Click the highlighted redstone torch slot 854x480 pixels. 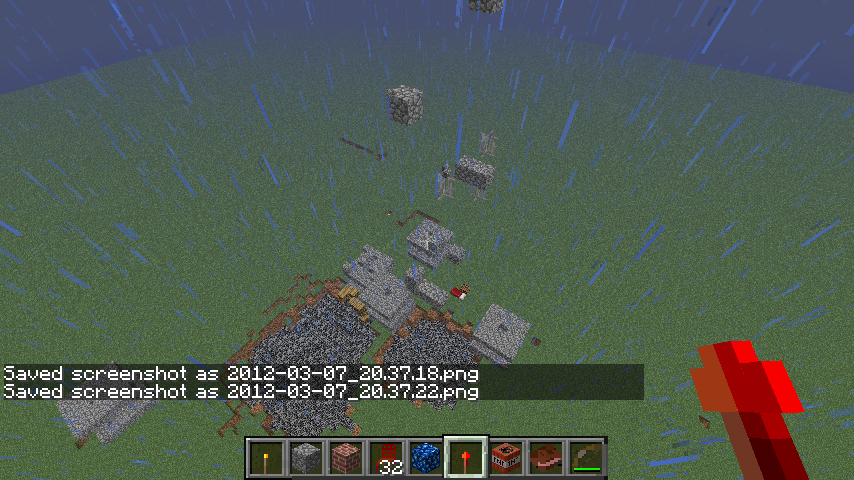[x=466, y=458]
